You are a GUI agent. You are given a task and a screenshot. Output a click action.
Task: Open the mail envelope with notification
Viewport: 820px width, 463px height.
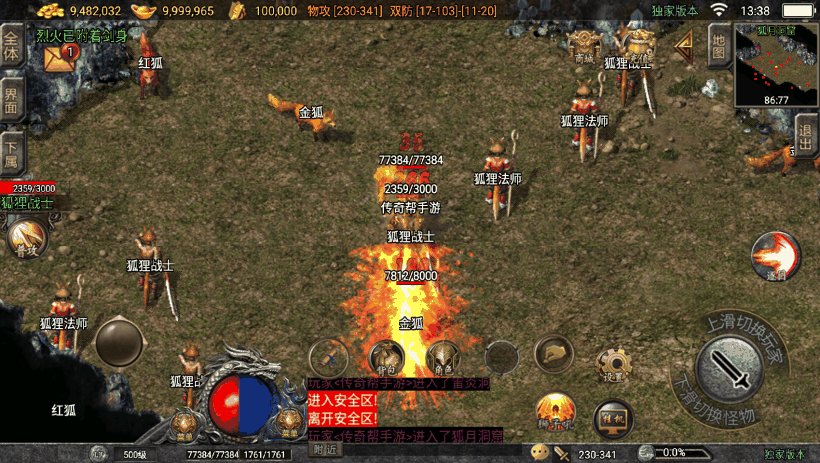click(57, 59)
